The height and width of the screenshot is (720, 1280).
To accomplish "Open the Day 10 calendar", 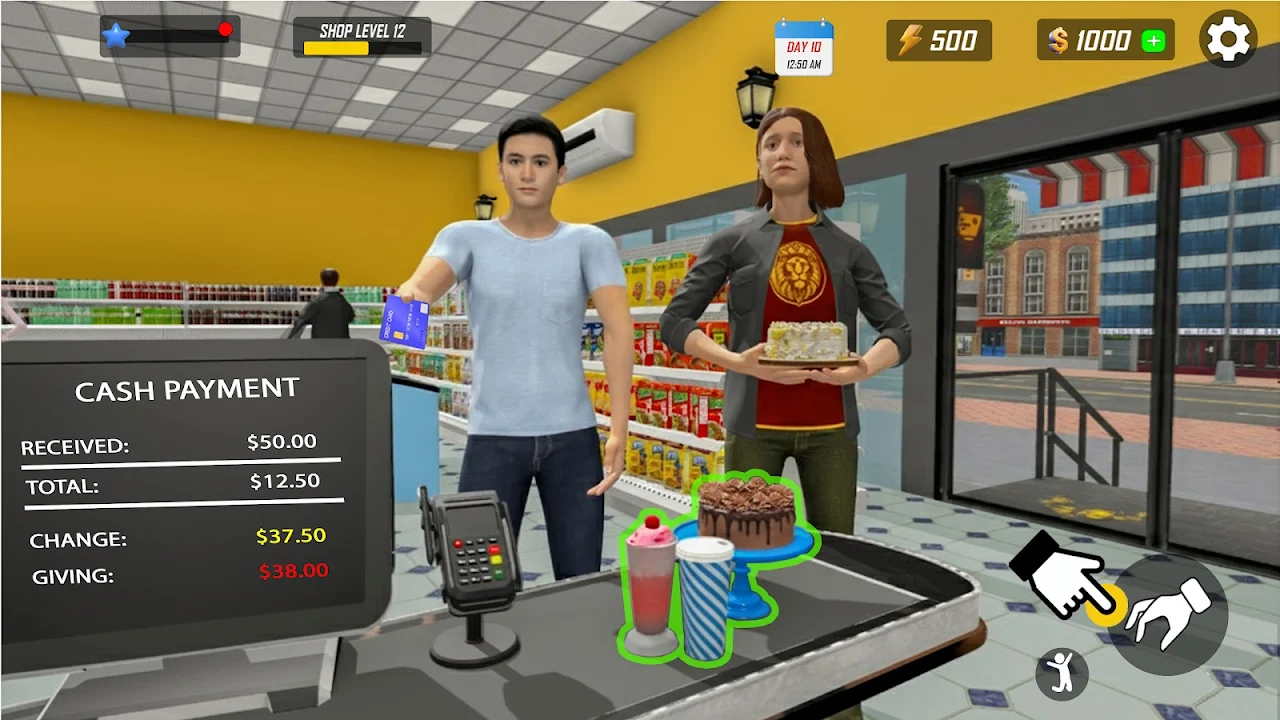I will (x=803, y=47).
